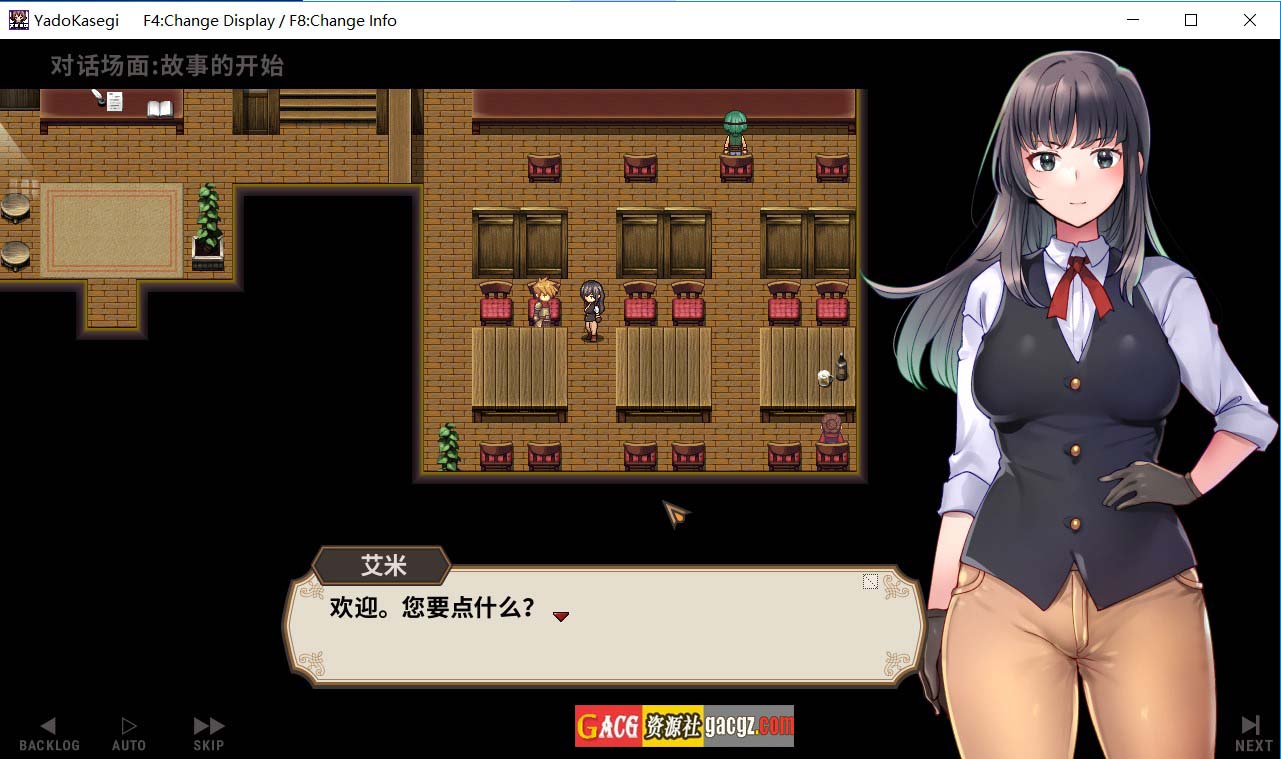Viewport: 1281px width, 759px height.
Task: Toggle AUTO dialogue playback
Action: pyautogui.click(x=128, y=733)
